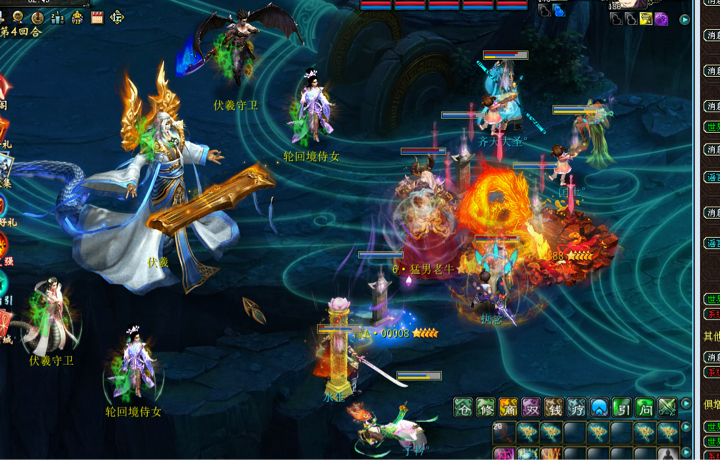The image size is (720, 460).
Task: Open the calendar icon in top bar
Action: click(x=97, y=17)
